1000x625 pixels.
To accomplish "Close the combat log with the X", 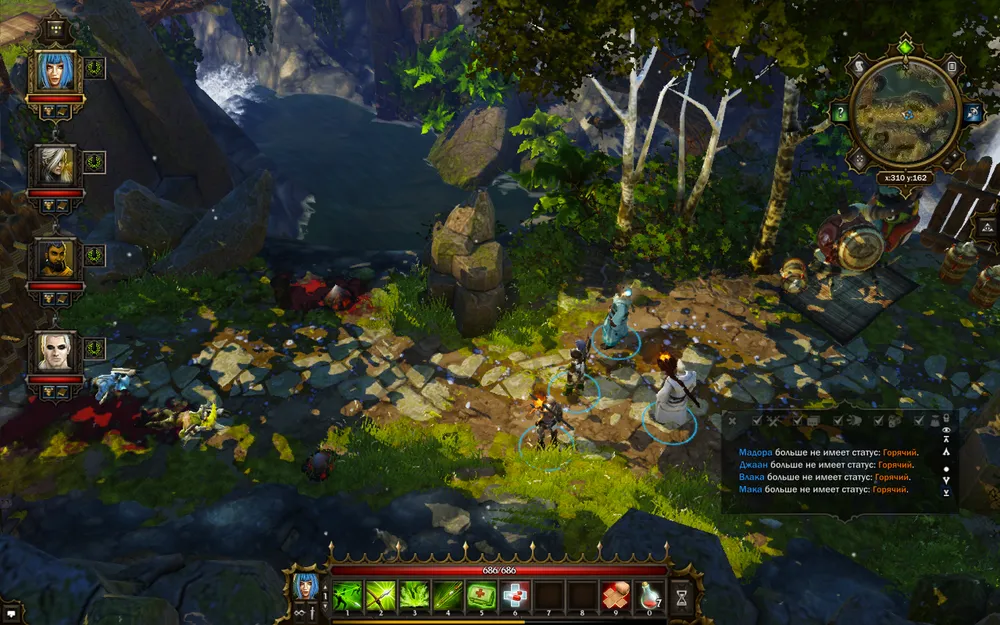I will point(732,422).
